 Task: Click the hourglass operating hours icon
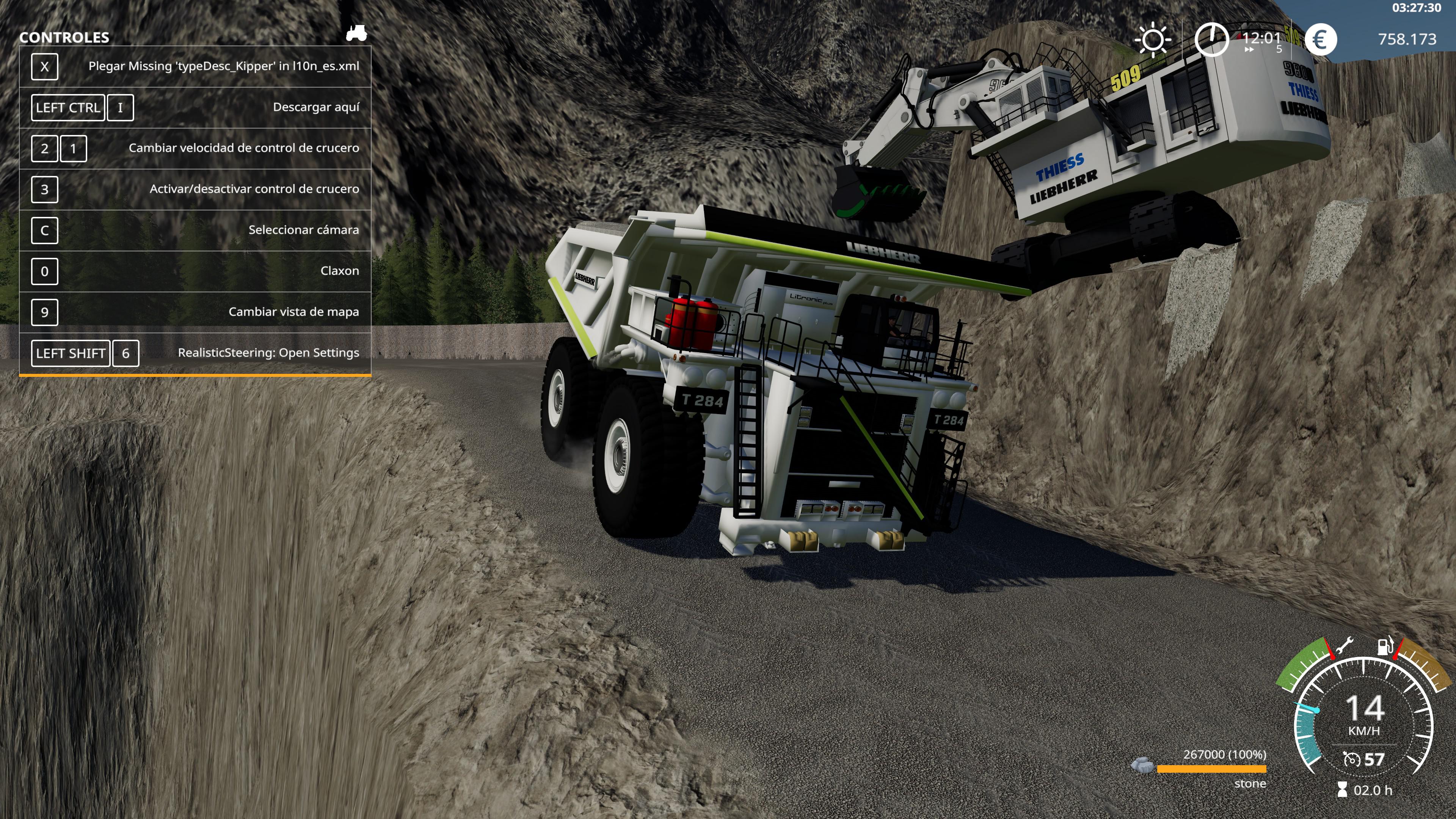coord(1342,789)
